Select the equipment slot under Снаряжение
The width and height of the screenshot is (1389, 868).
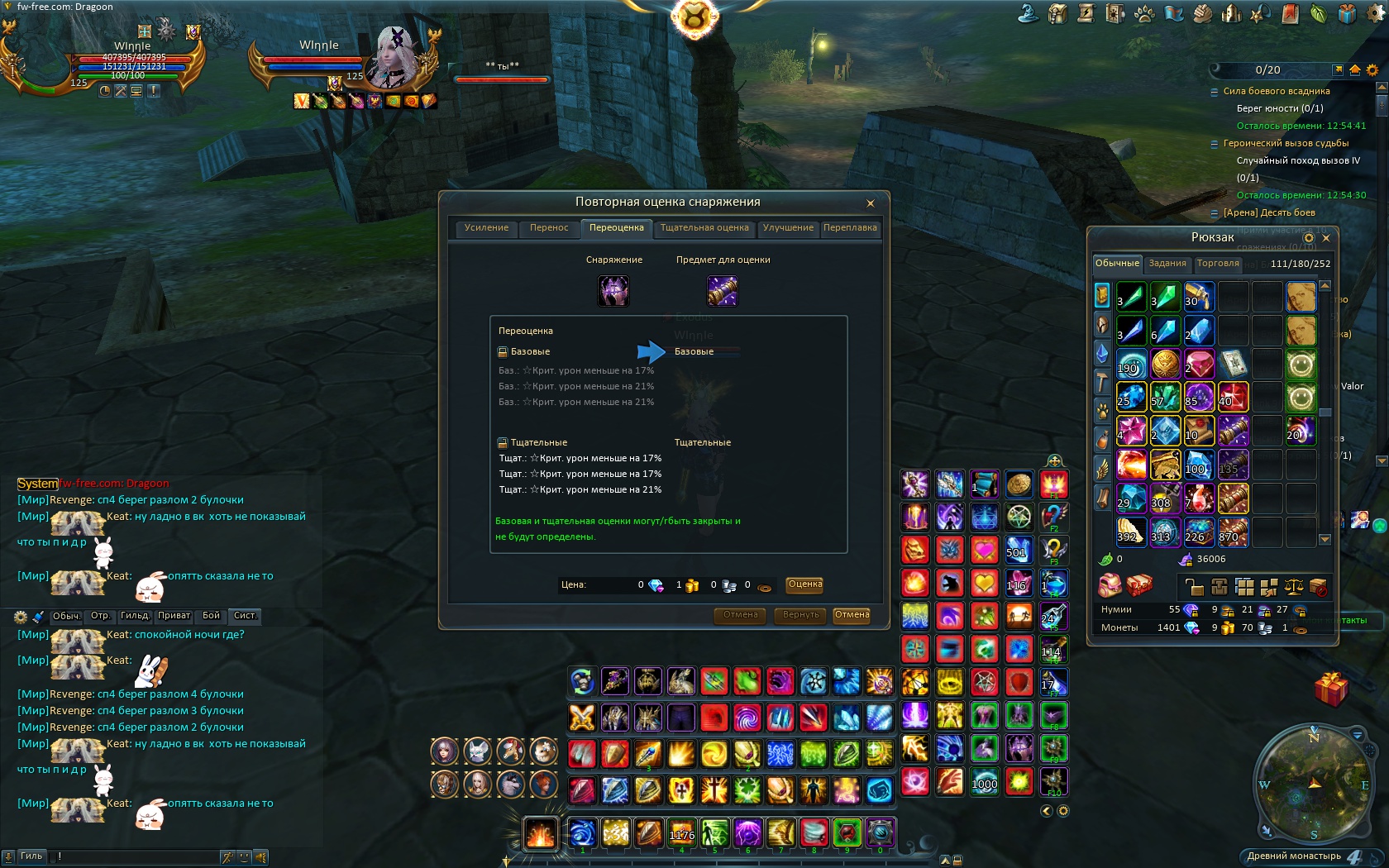(613, 291)
